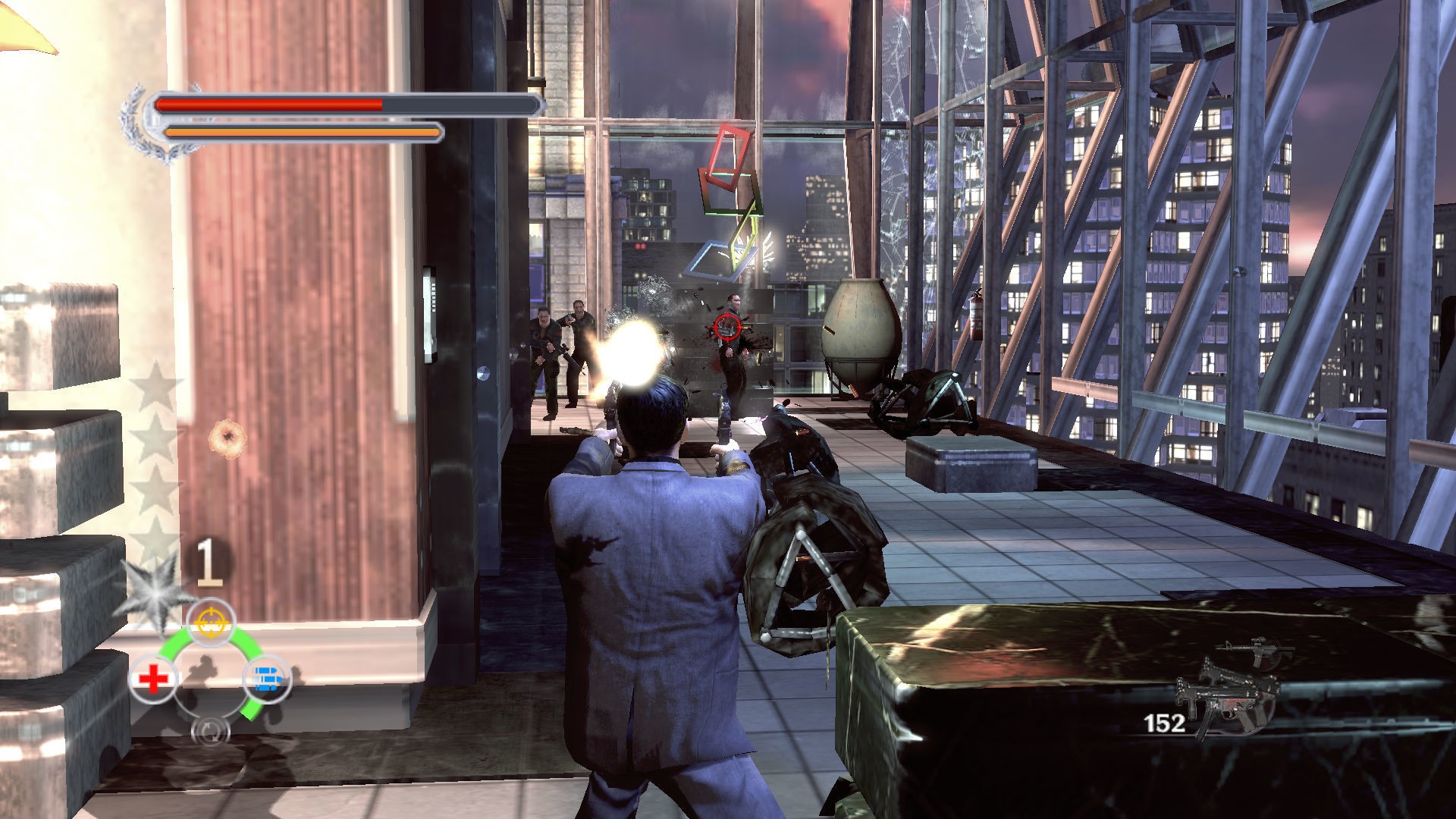Image resolution: width=1456 pixels, height=819 pixels.
Task: Choose the blue Barrage bullets icon
Action: pyautogui.click(x=268, y=677)
